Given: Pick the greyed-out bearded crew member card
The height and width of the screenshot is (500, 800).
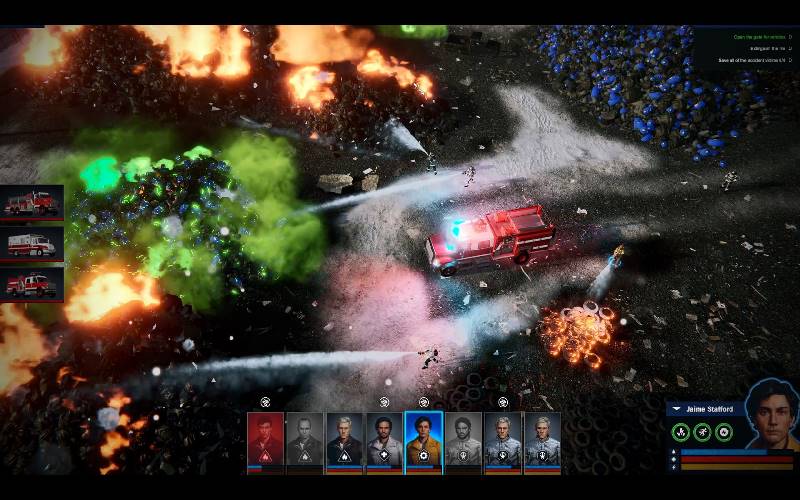Looking at the screenshot, I should (x=463, y=441).
